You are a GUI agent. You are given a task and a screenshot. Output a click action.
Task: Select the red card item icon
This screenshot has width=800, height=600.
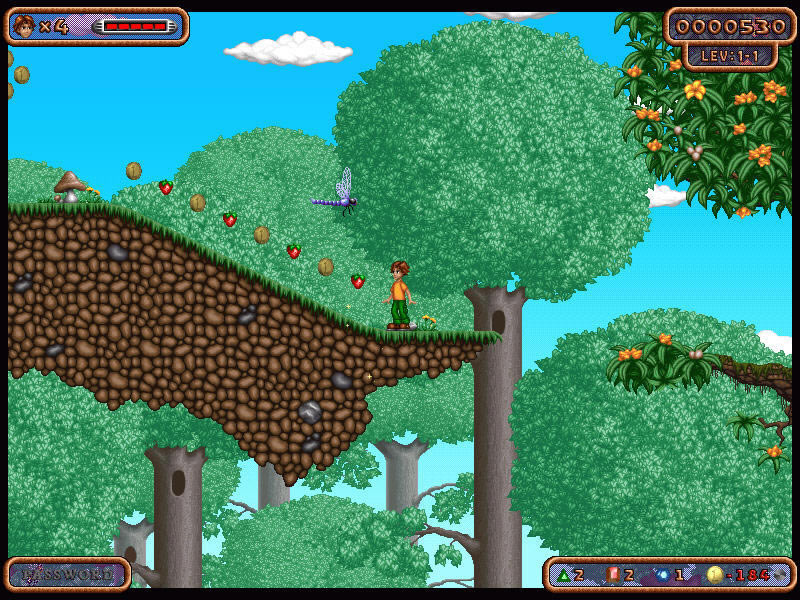[613, 574]
